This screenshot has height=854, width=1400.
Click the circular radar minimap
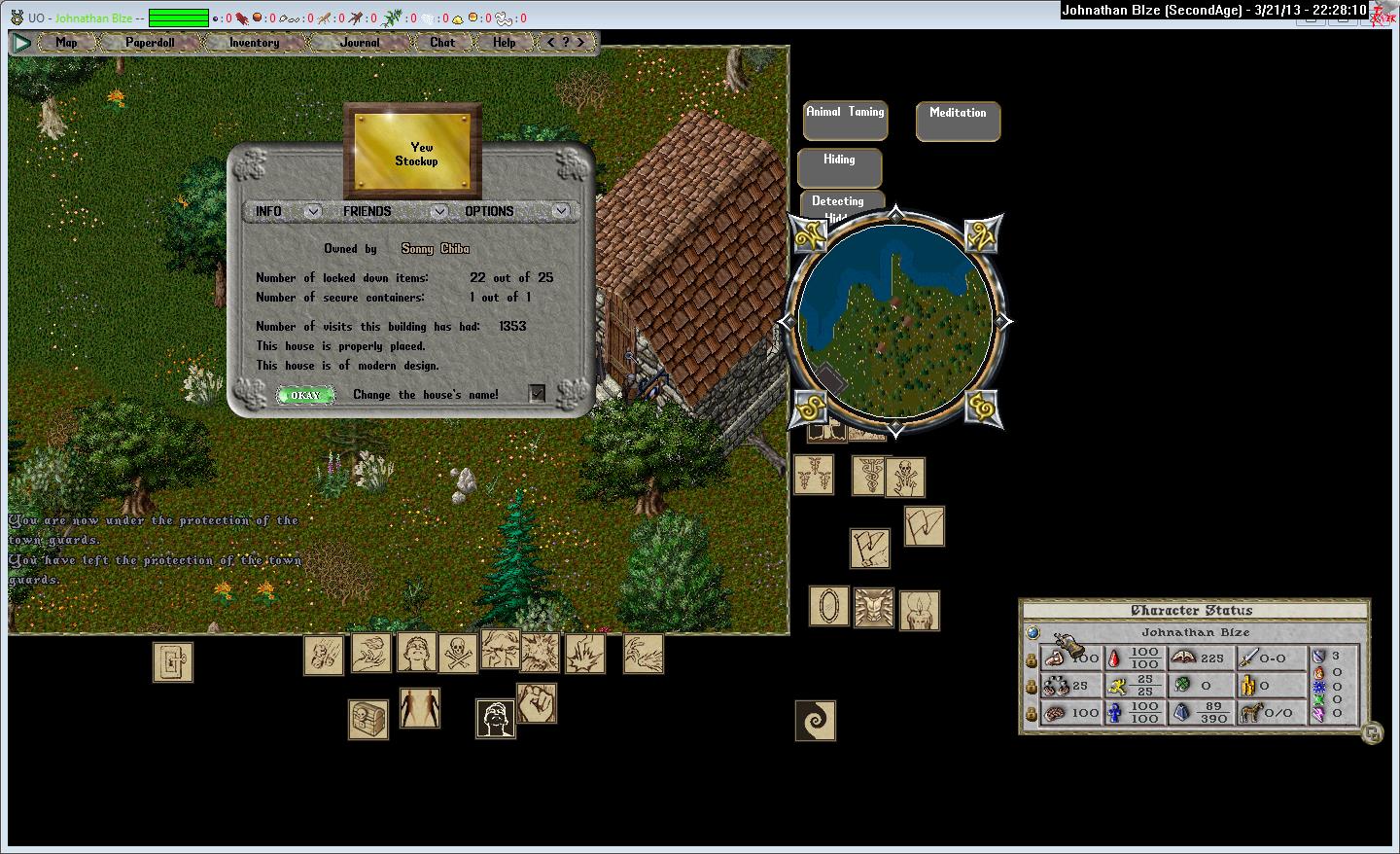pyautogui.click(x=894, y=321)
